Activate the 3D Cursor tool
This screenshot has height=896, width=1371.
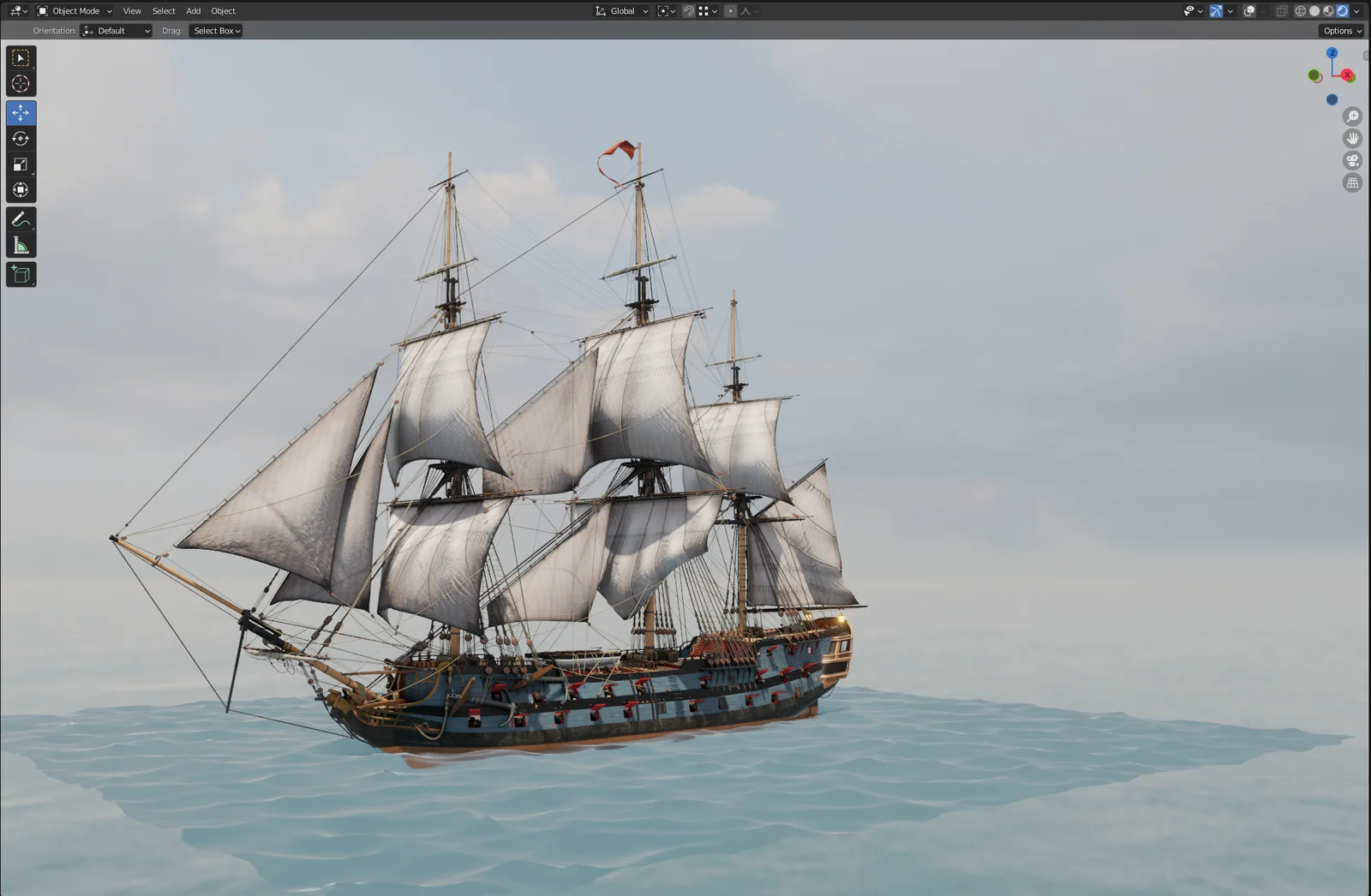point(21,83)
